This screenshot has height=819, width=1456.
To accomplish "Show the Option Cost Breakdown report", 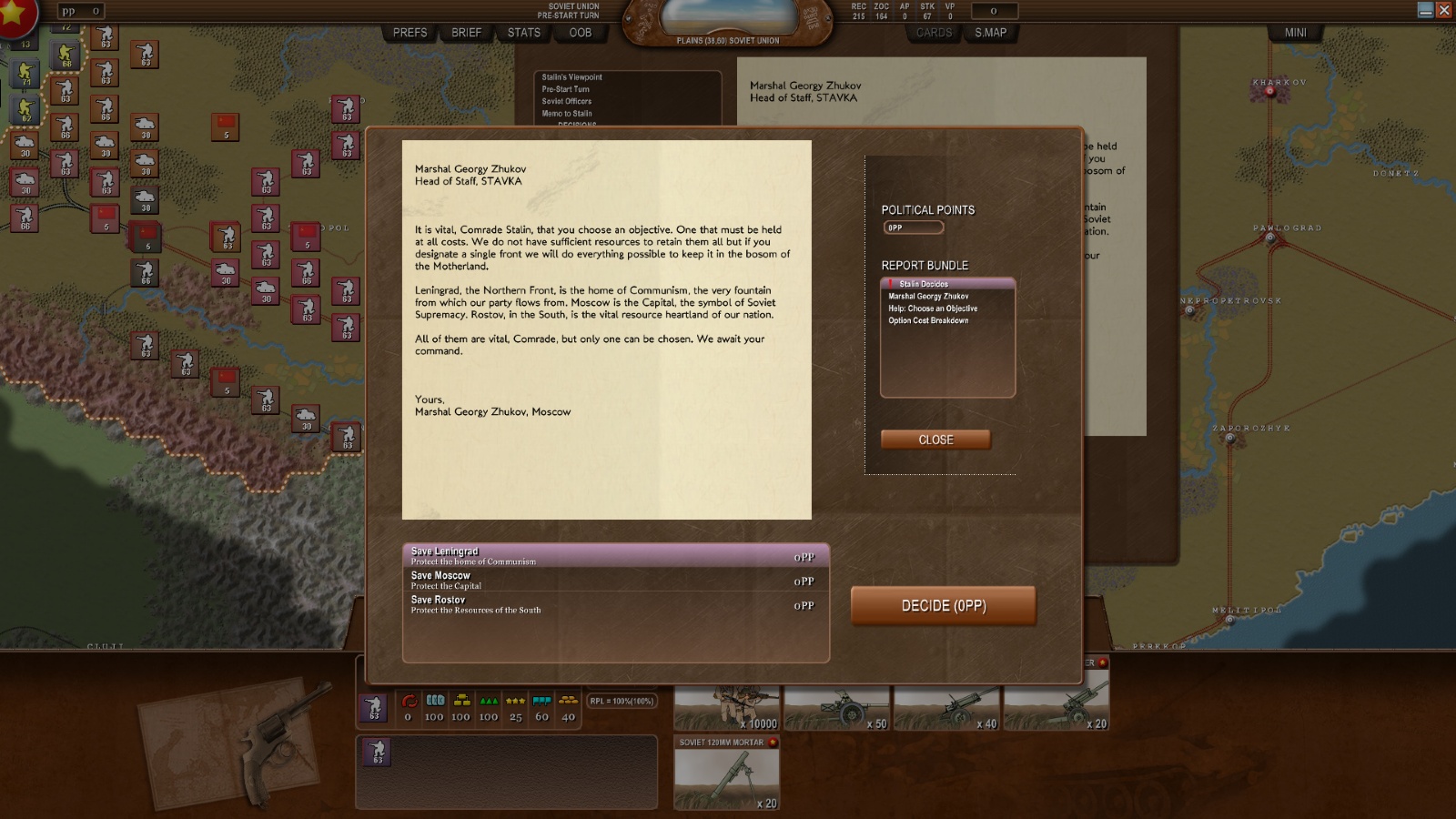I will coord(928,320).
